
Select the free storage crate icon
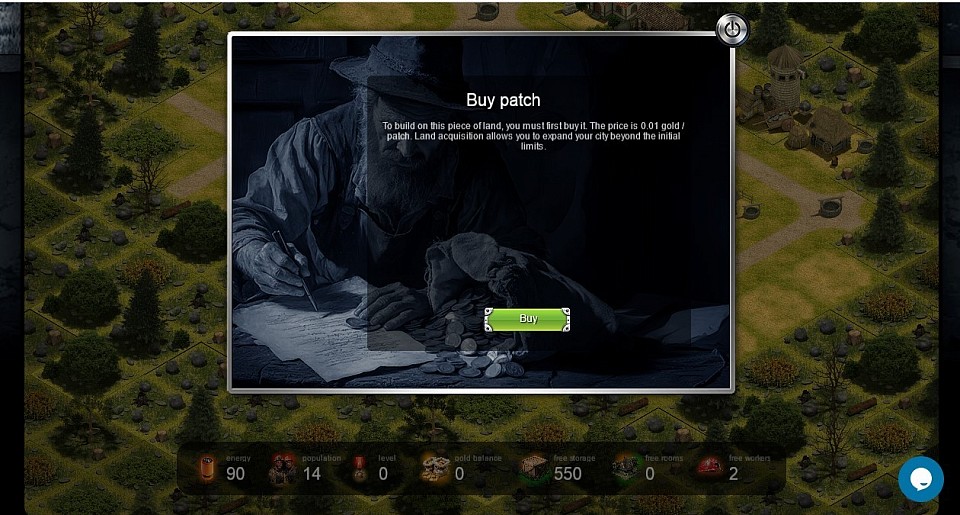coord(534,468)
